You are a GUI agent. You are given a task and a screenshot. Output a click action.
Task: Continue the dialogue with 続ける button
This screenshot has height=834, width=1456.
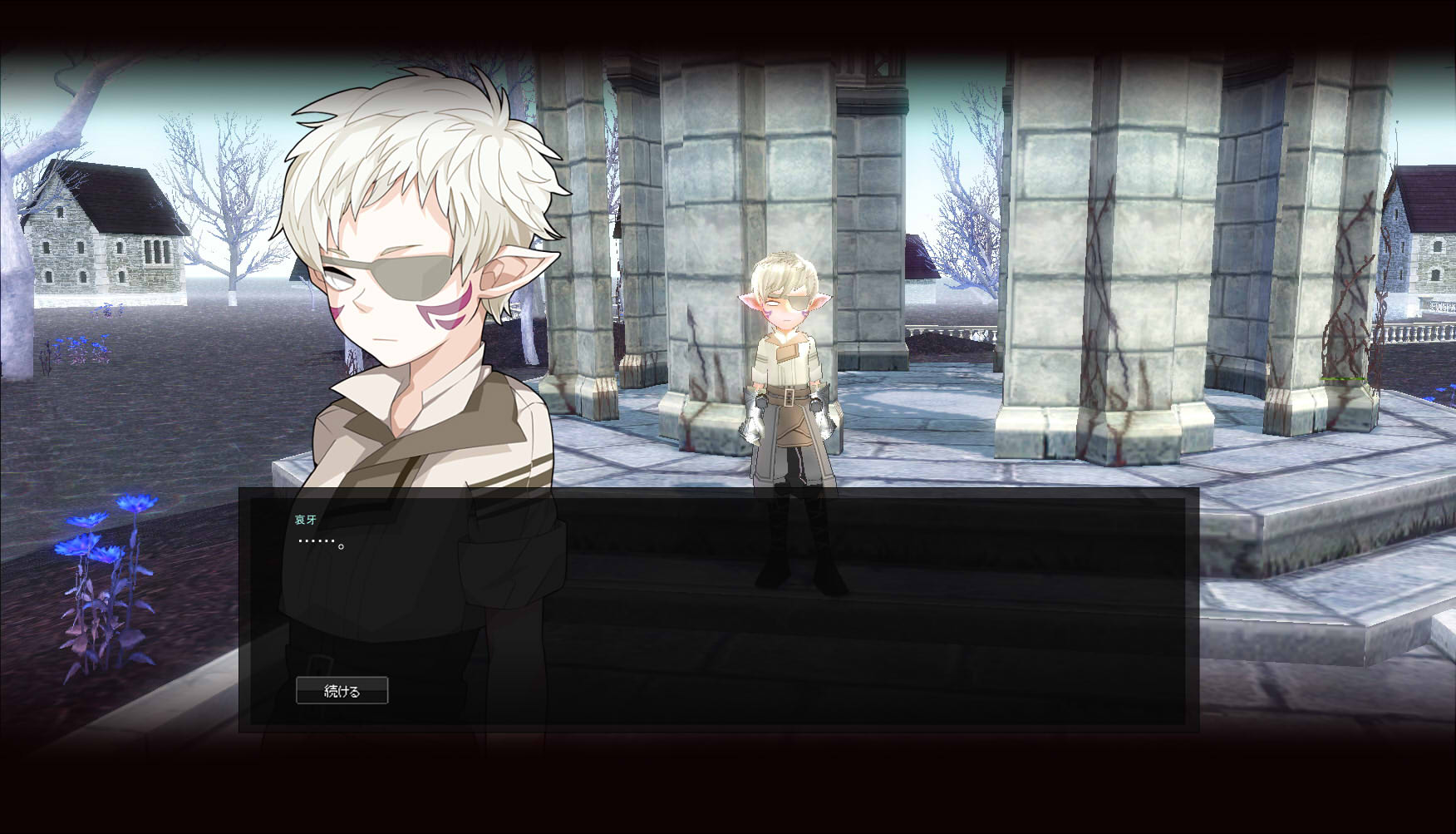342,690
